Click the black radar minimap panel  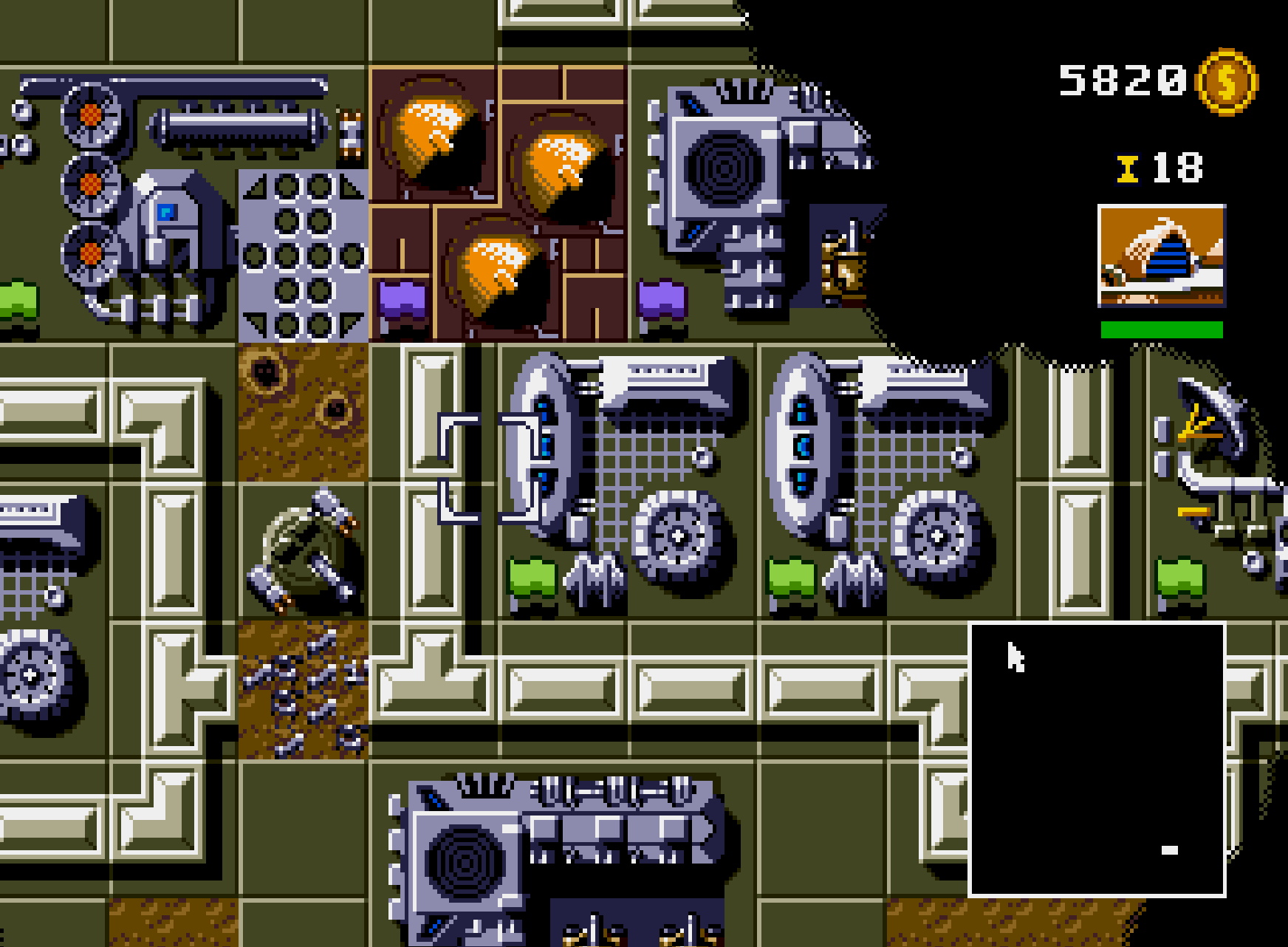(1097, 759)
